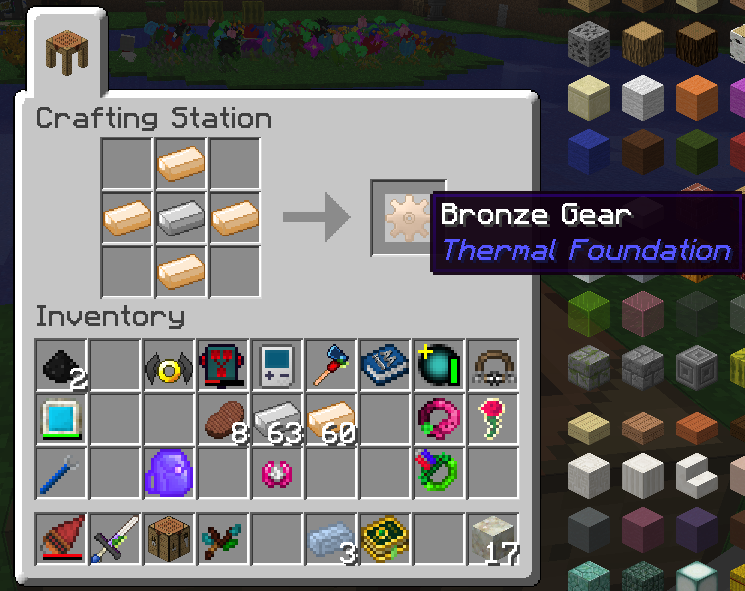This screenshot has width=745, height=591.
Task: Select the handheld game console item
Action: coord(275,364)
